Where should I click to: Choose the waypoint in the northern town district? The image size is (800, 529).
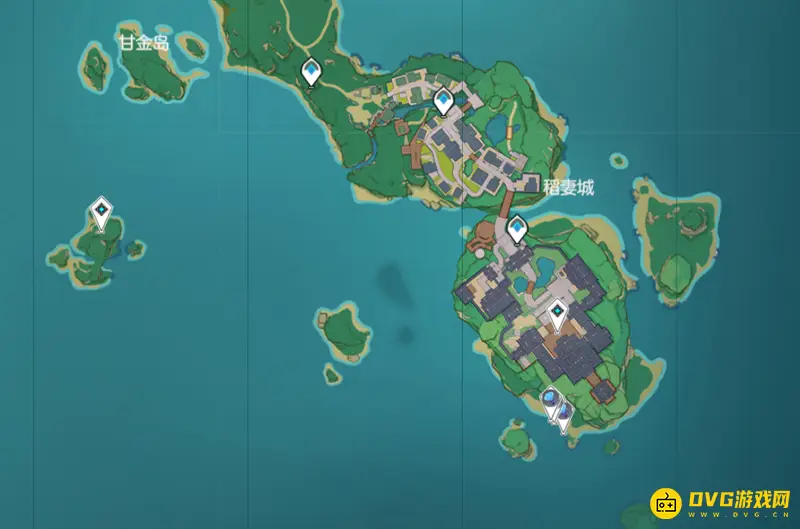point(444,100)
